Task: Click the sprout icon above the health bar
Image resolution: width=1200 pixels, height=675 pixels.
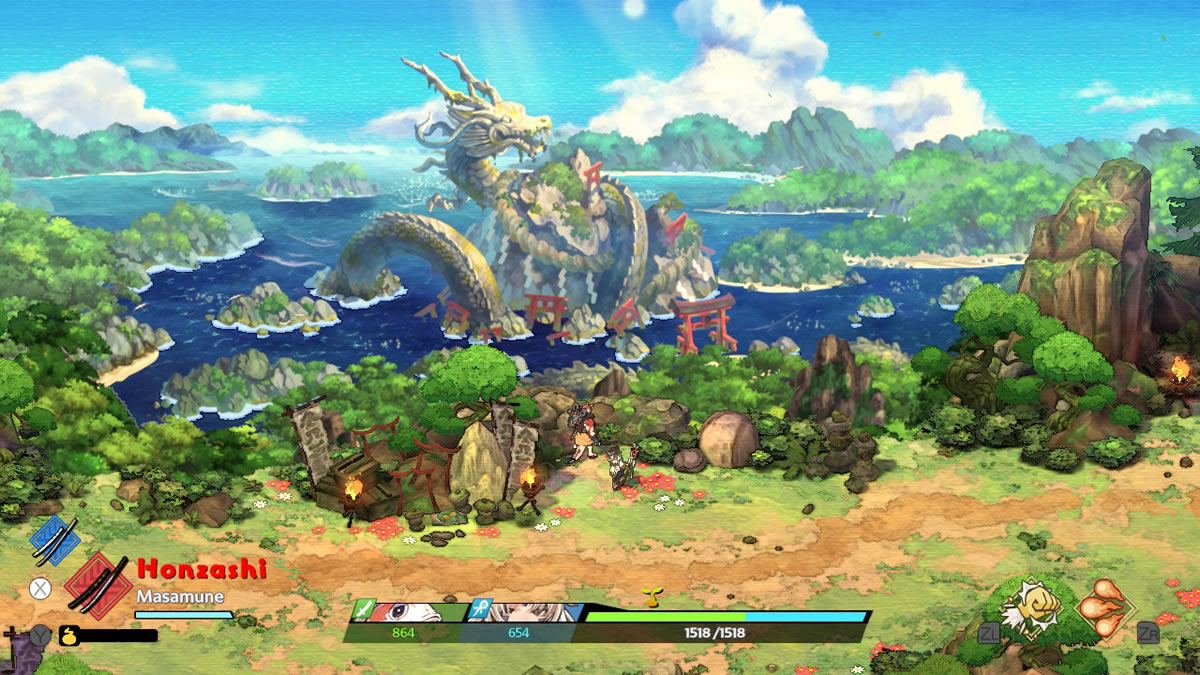Action: [x=654, y=598]
